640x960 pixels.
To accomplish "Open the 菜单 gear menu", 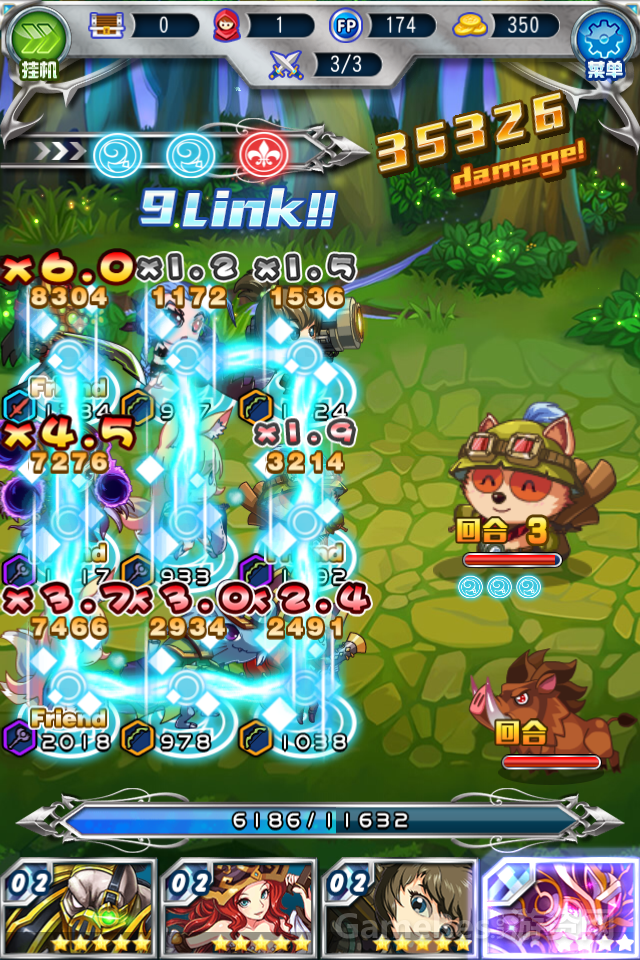I will click(603, 42).
